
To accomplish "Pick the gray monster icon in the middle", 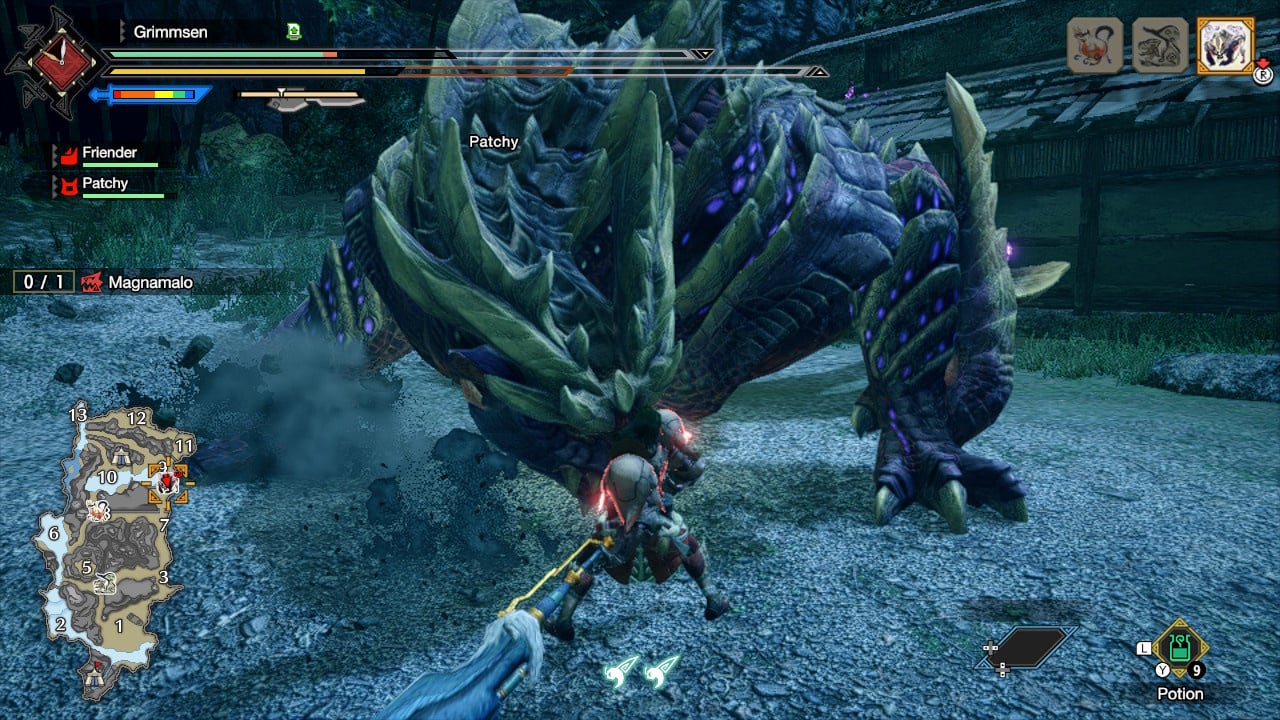I will pyautogui.click(x=1159, y=45).
